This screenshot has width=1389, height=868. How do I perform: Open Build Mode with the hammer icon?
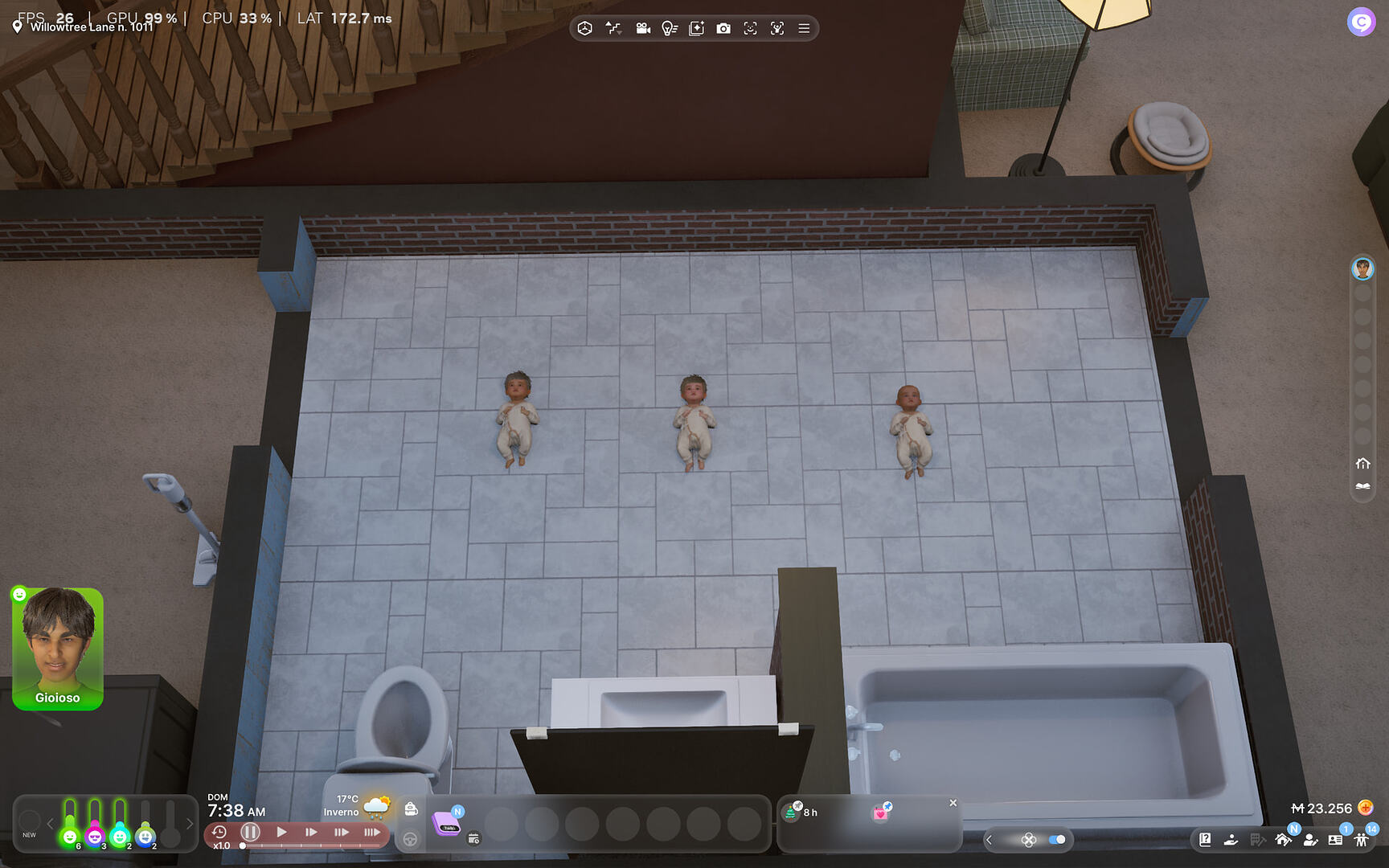tap(1258, 840)
